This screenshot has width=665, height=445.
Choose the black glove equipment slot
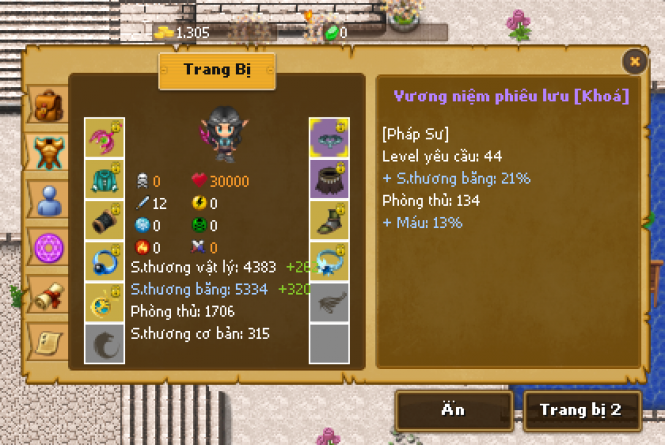click(104, 219)
